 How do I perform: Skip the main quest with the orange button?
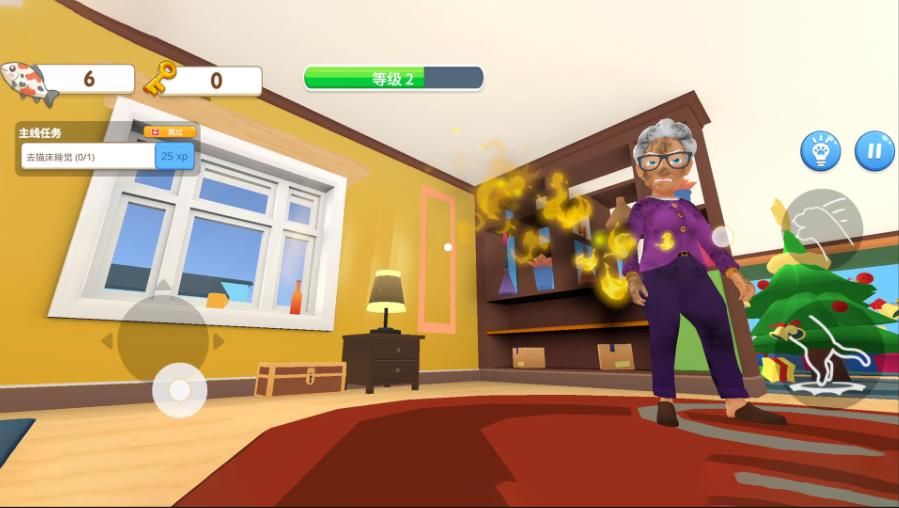[170, 131]
